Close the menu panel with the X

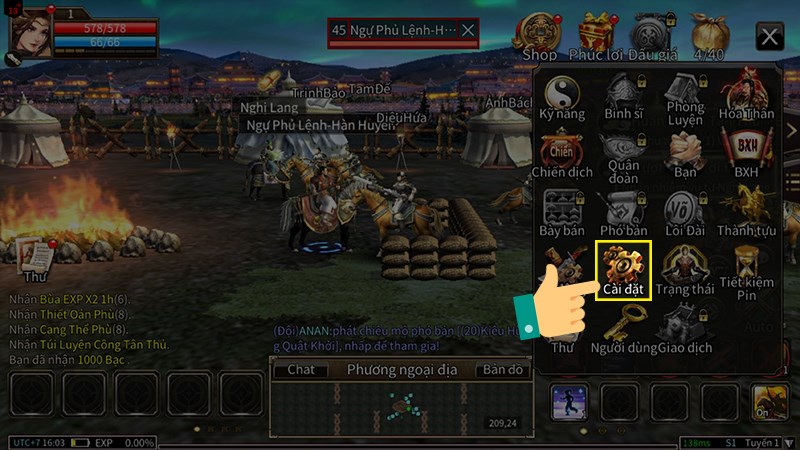coord(769,38)
